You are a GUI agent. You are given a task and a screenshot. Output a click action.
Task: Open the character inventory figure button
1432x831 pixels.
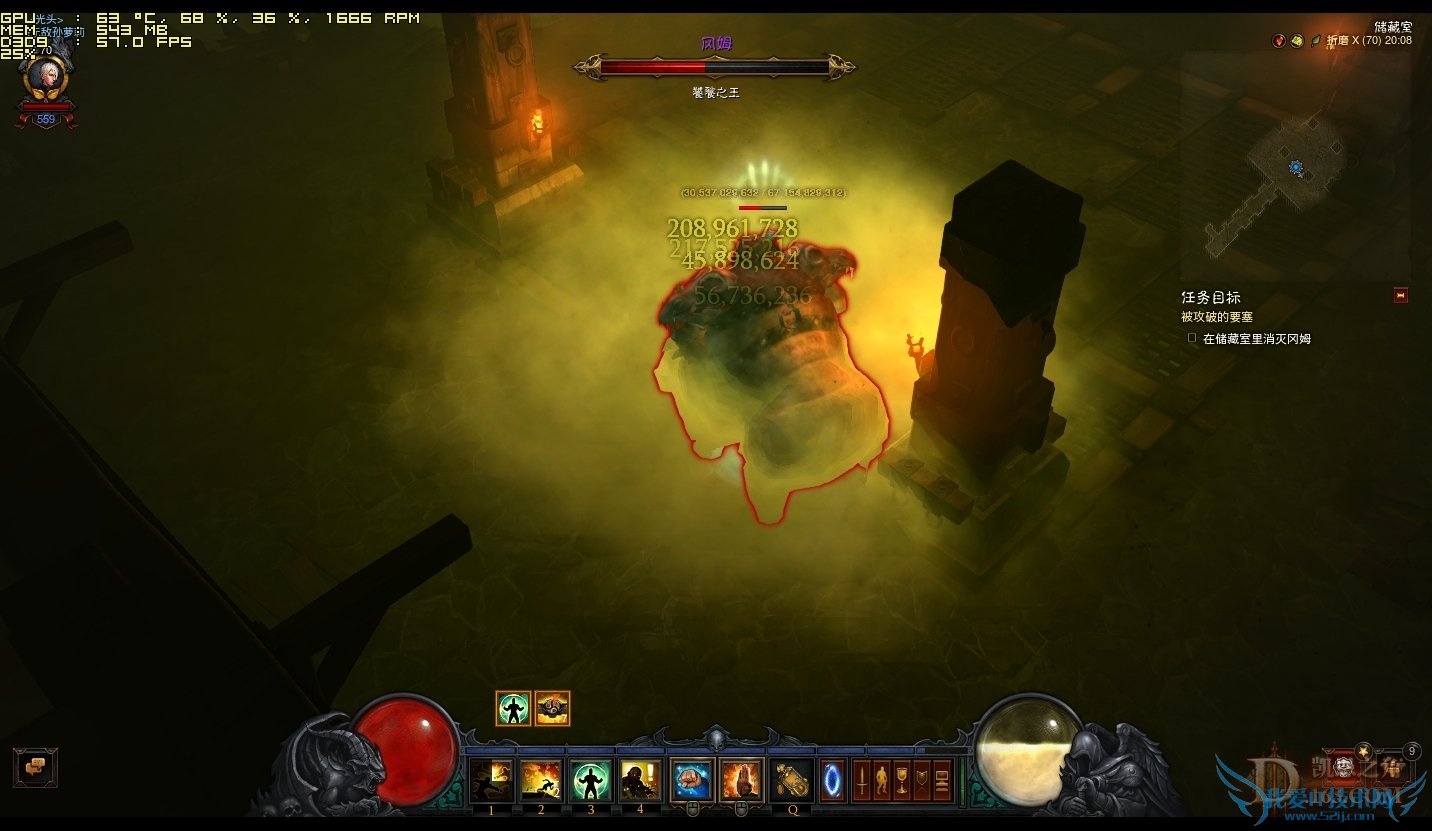click(881, 780)
